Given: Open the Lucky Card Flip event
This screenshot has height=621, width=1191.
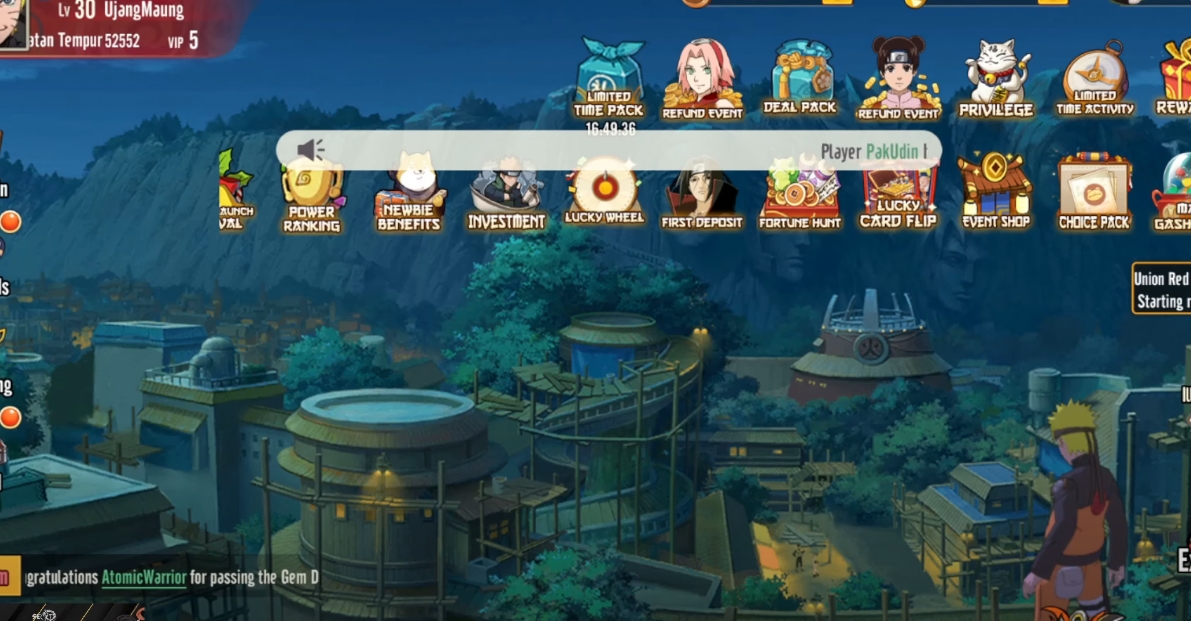Looking at the screenshot, I should coord(898,195).
